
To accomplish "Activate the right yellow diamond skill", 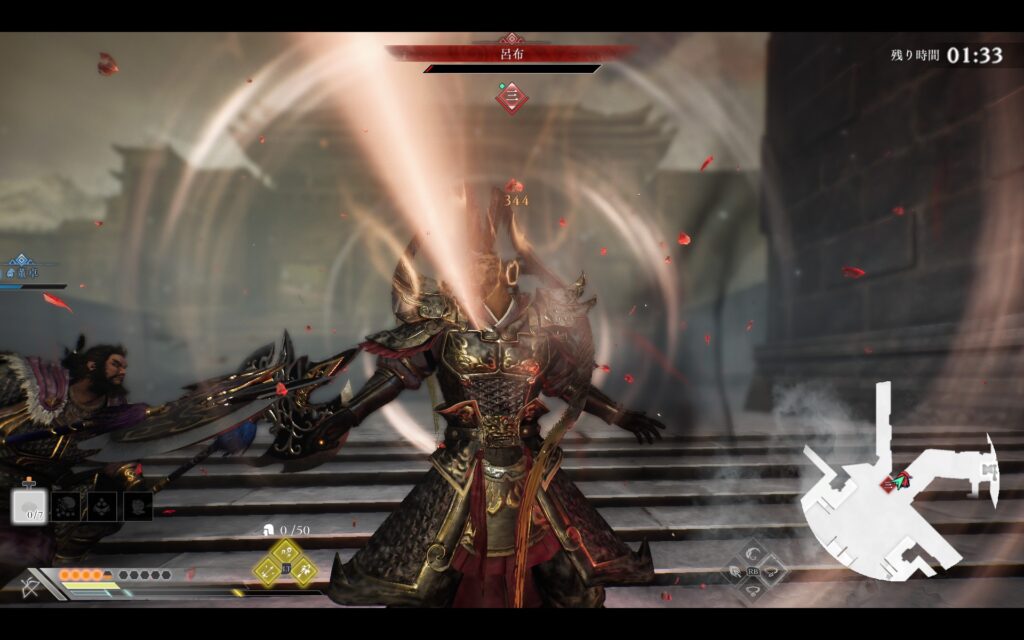I will pos(303,570).
